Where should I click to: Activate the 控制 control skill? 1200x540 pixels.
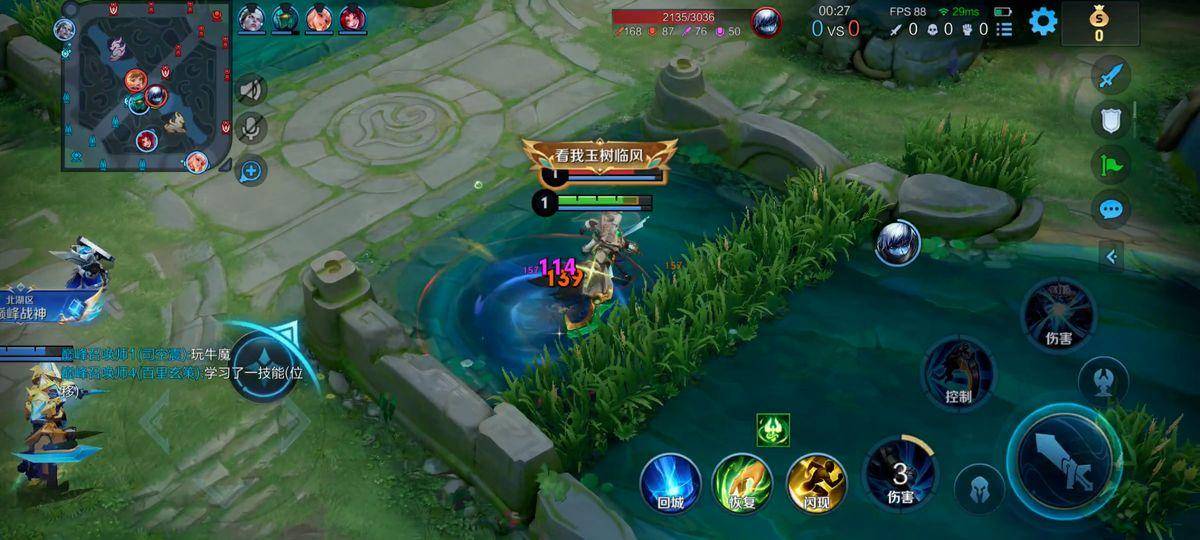coord(958,372)
